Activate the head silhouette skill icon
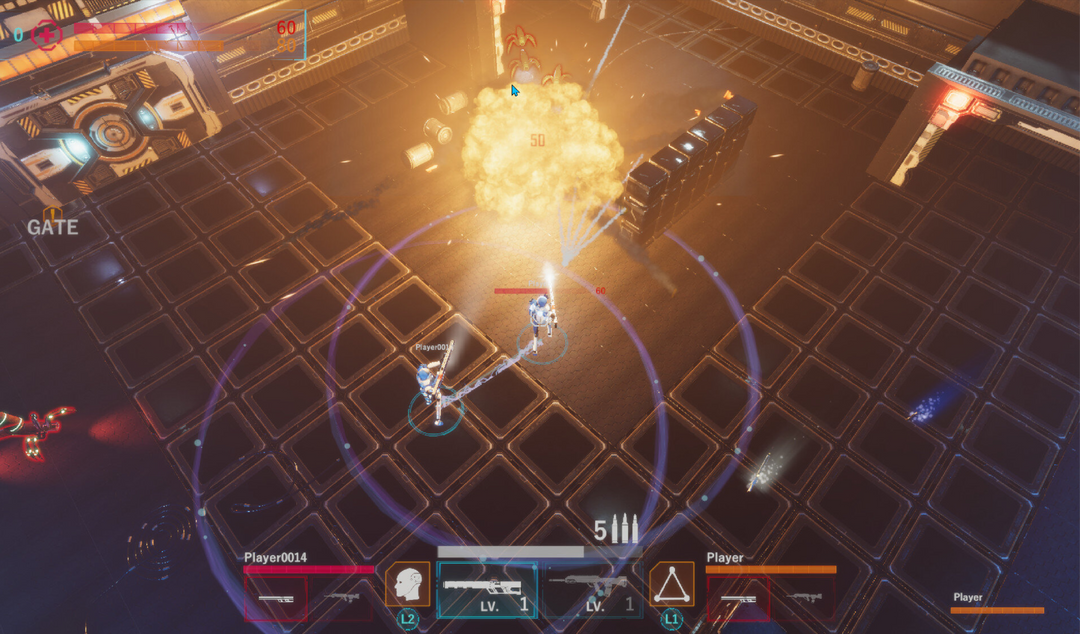 point(408,584)
